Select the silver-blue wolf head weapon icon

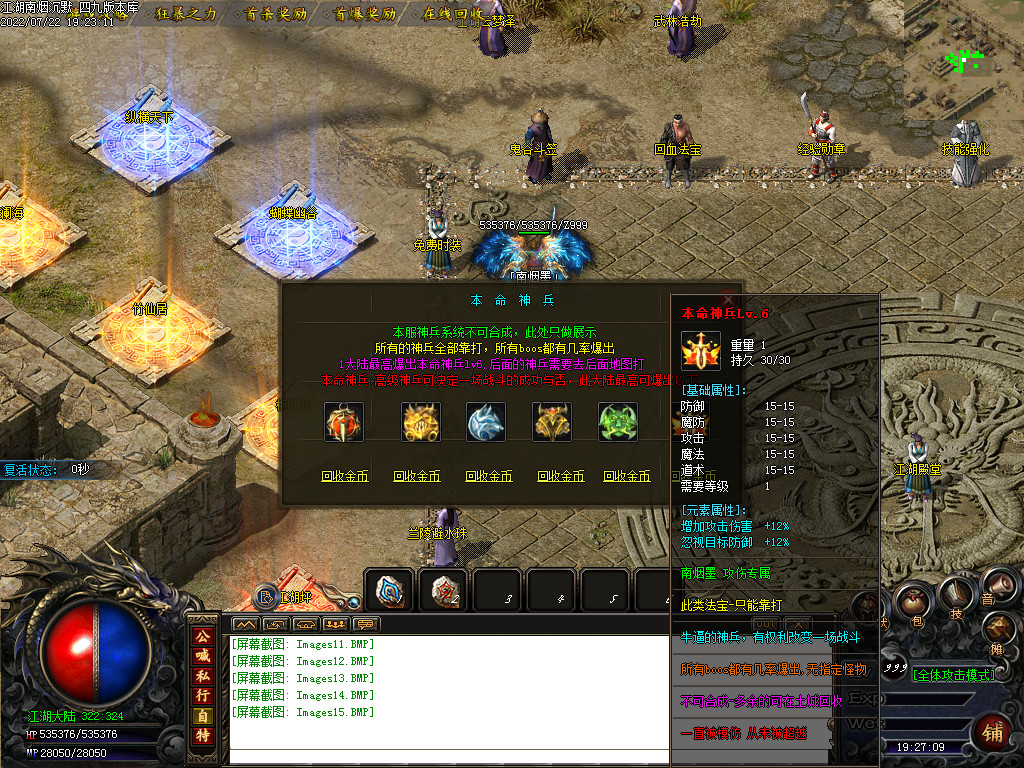click(x=486, y=422)
